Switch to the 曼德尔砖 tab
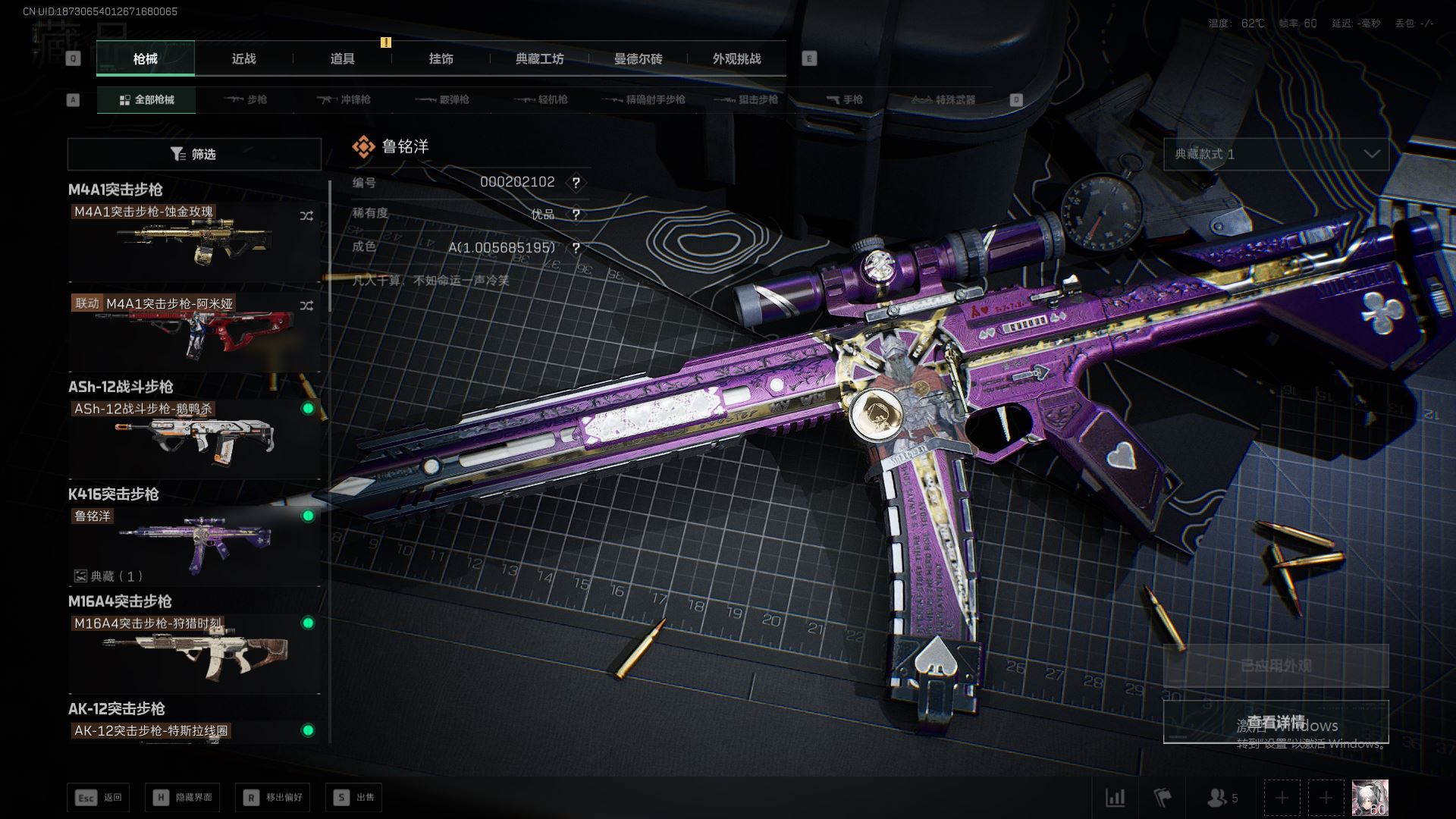Image resolution: width=1456 pixels, height=819 pixels. coord(638,58)
